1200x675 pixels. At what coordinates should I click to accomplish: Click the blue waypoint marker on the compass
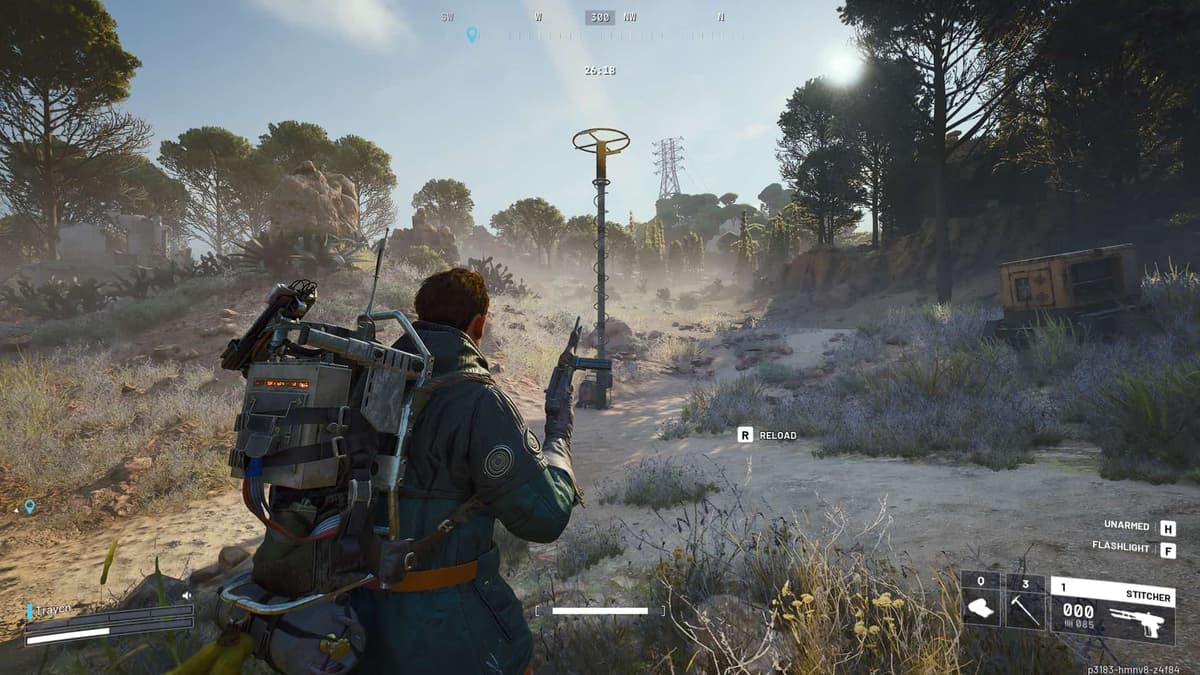coord(472,34)
